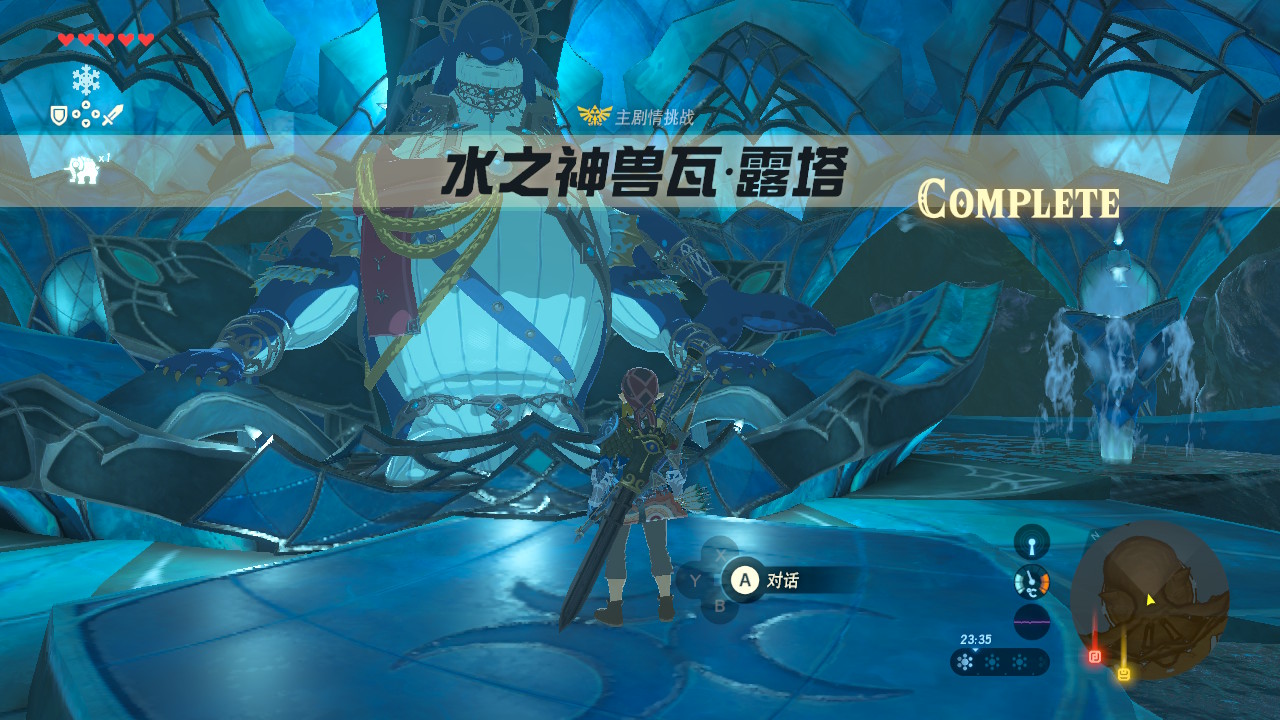Click the red marker on the minimap
This screenshot has height=720, width=1280.
[1094, 657]
